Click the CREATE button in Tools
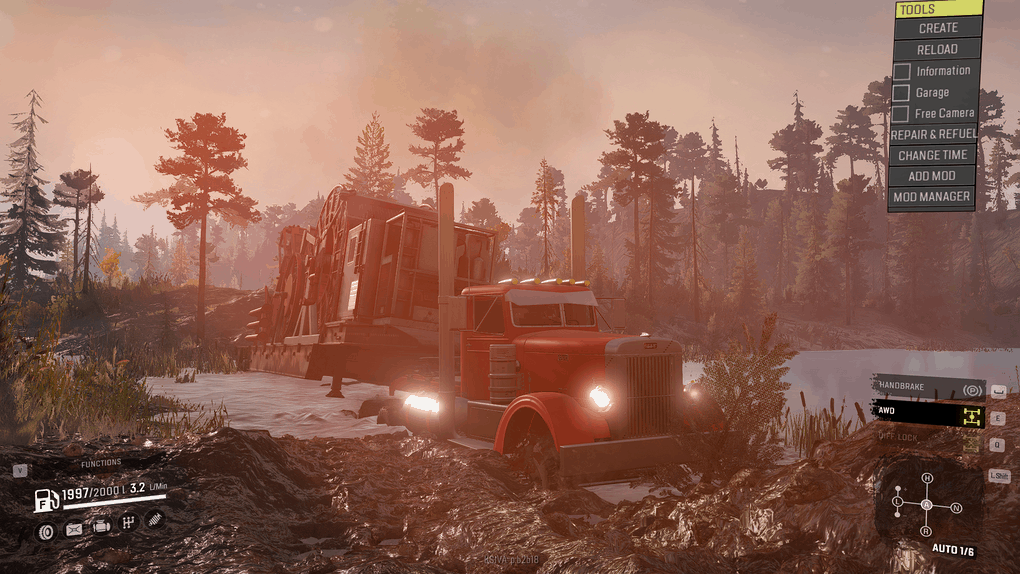The width and height of the screenshot is (1020, 574). 937,28
